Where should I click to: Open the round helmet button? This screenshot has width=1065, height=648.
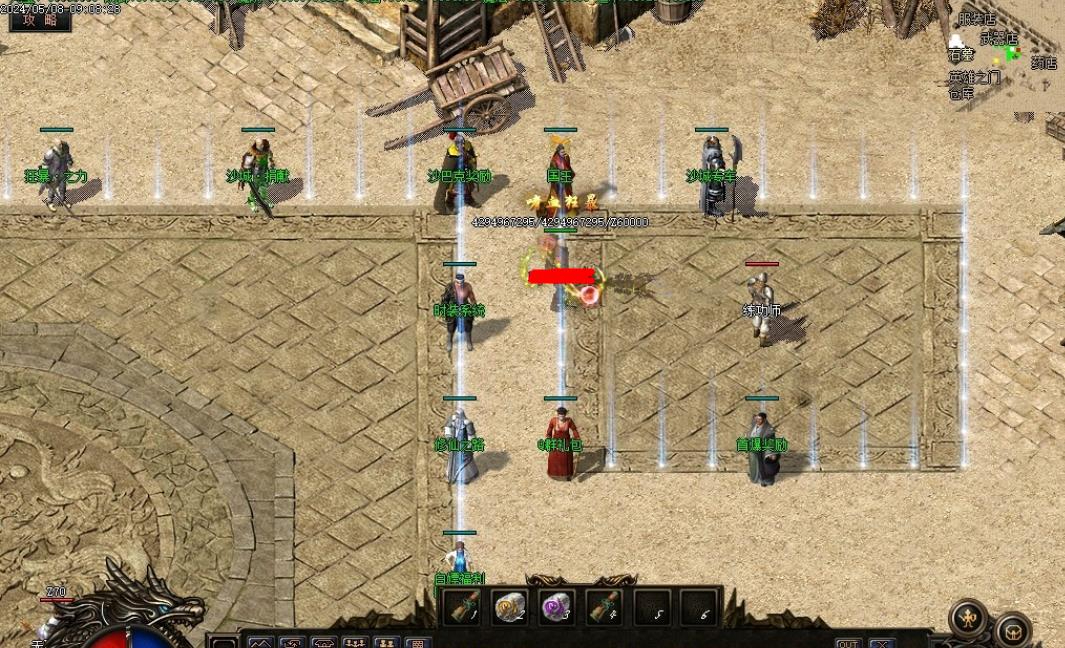[x=1013, y=630]
